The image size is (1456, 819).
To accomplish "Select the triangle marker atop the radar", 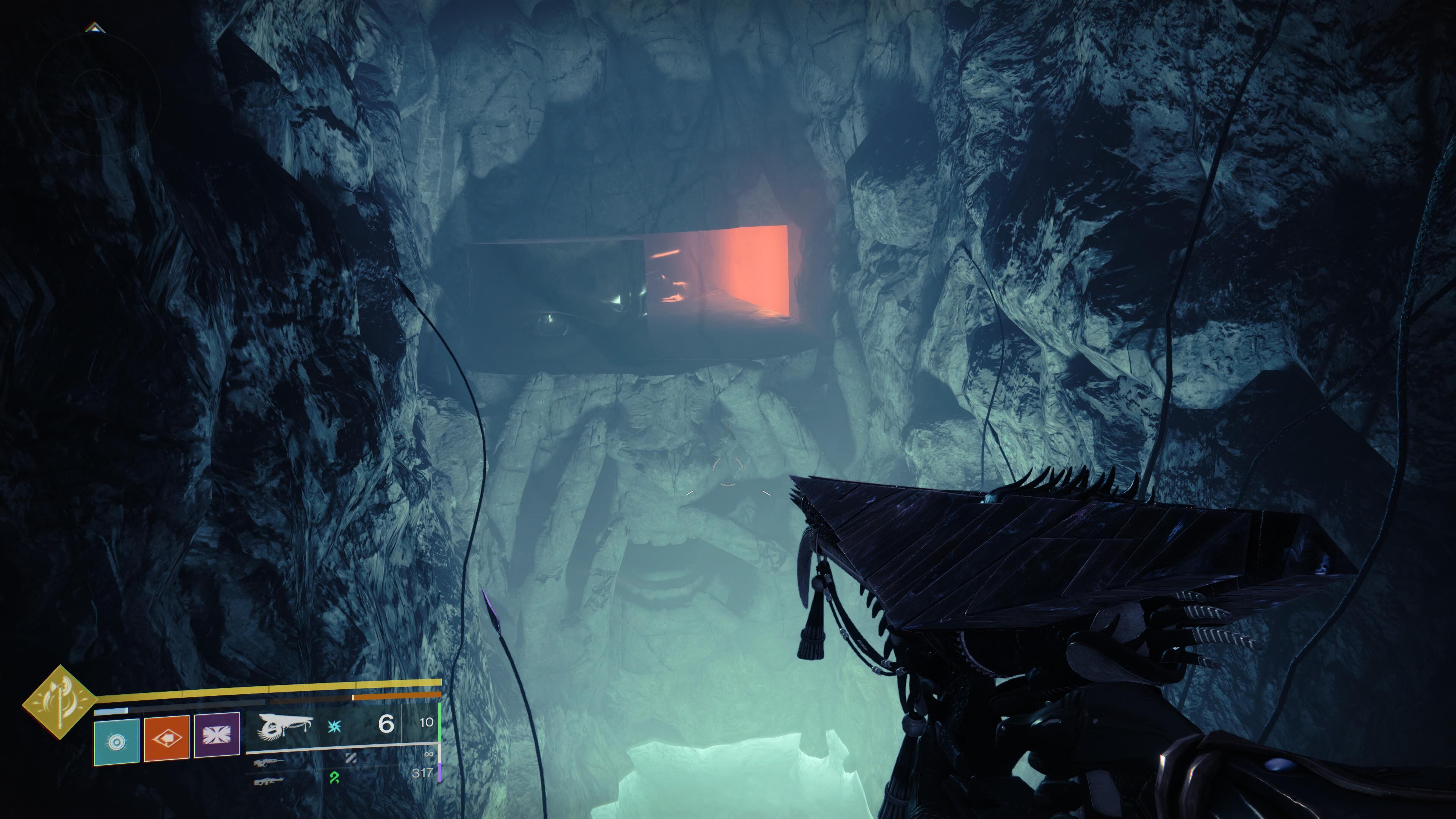I will point(94,27).
